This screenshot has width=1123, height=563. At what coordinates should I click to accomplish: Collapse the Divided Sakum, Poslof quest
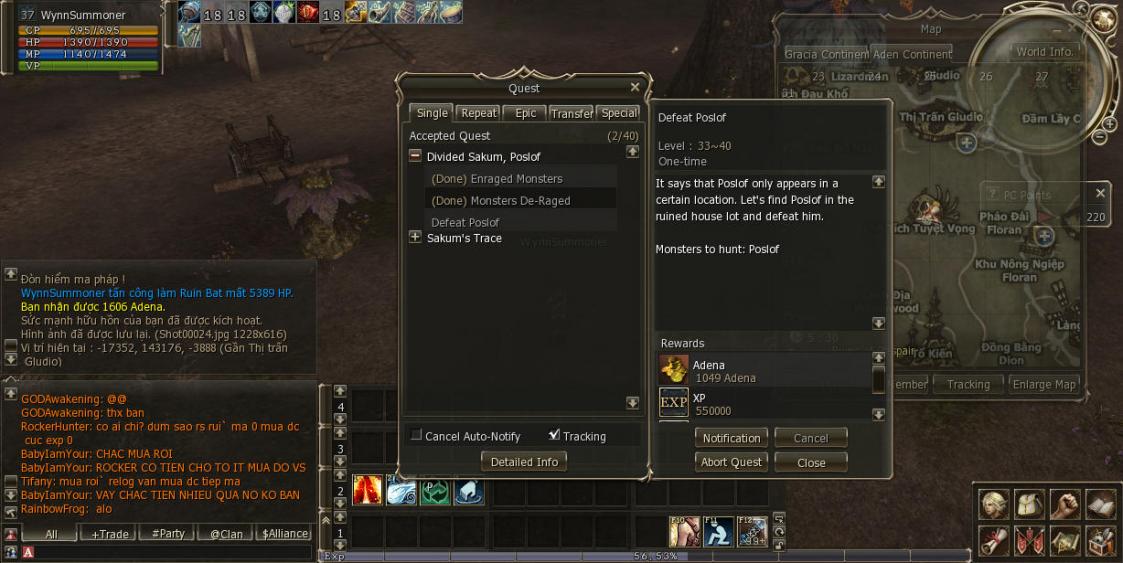[x=416, y=156]
